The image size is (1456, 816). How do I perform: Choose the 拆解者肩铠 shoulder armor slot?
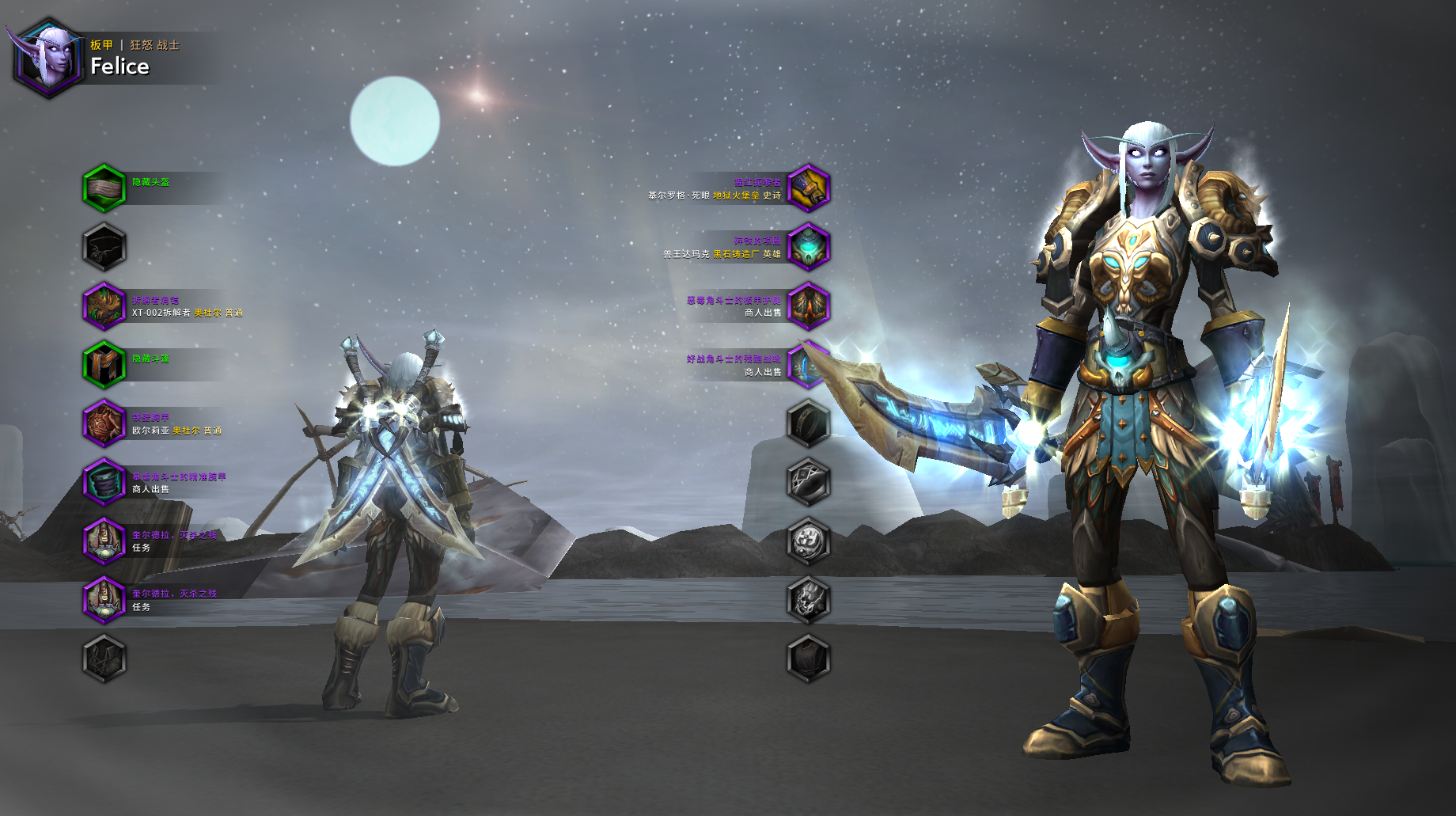click(x=104, y=306)
